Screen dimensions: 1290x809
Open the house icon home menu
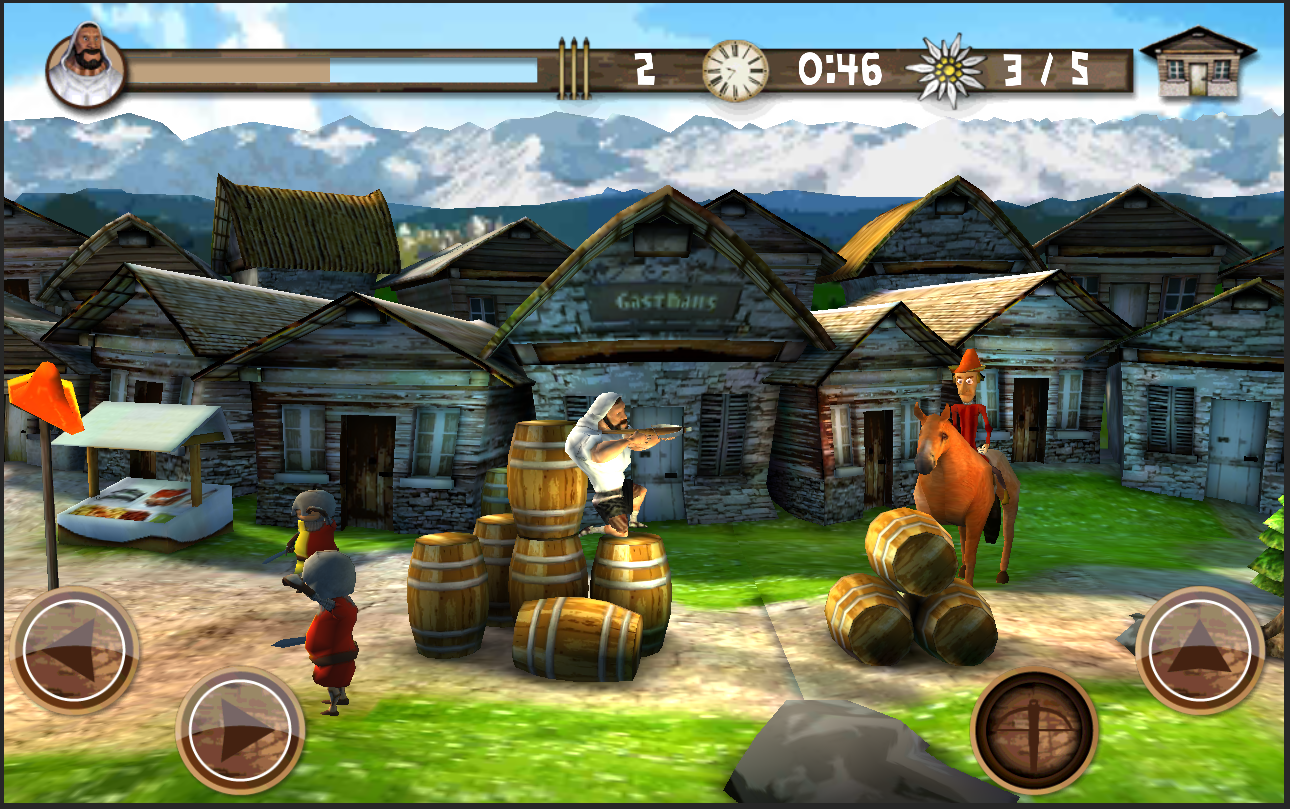tap(1197, 64)
